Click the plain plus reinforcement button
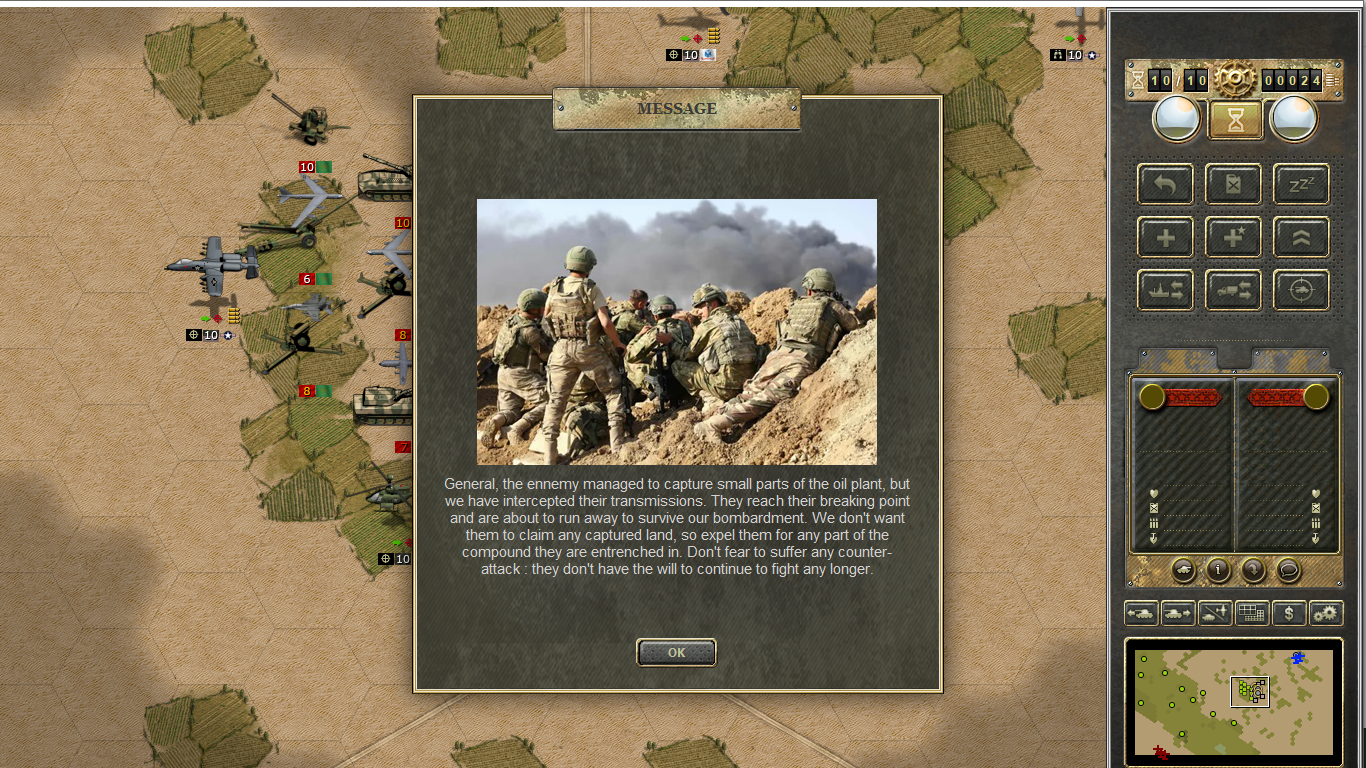This screenshot has height=768, width=1366. pyautogui.click(x=1165, y=237)
